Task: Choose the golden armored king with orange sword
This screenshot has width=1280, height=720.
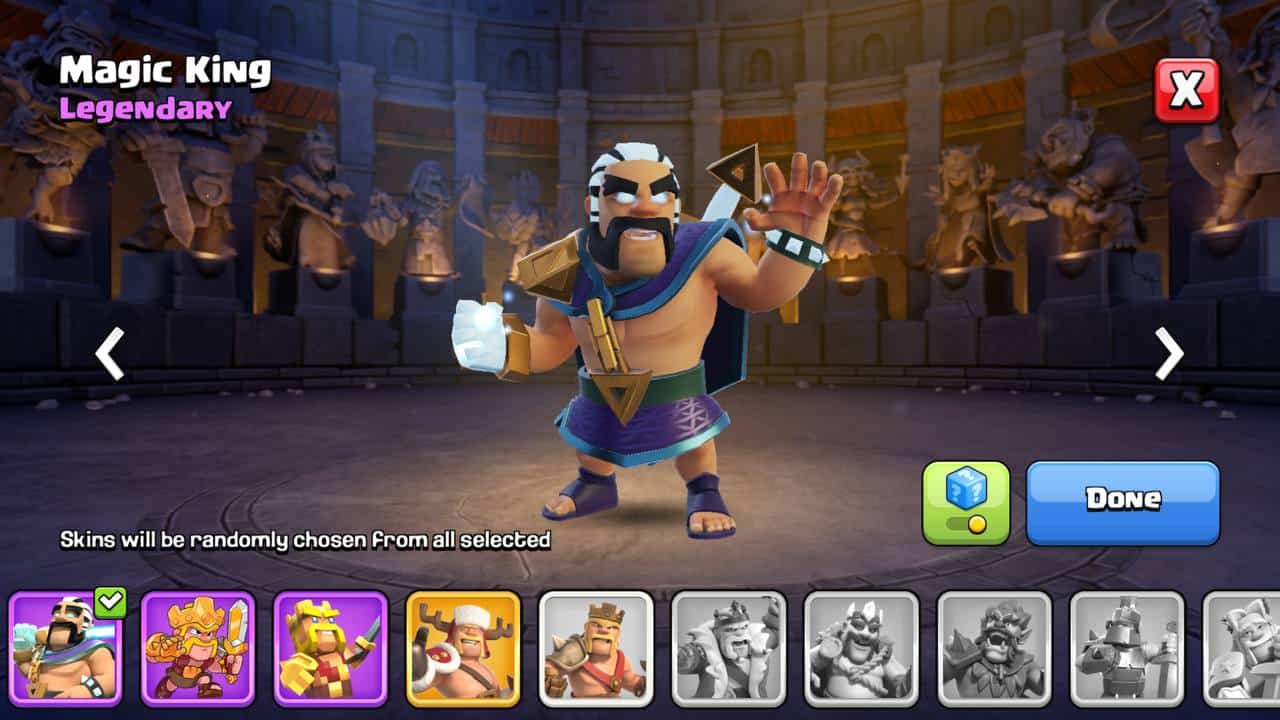Action: (x=198, y=648)
